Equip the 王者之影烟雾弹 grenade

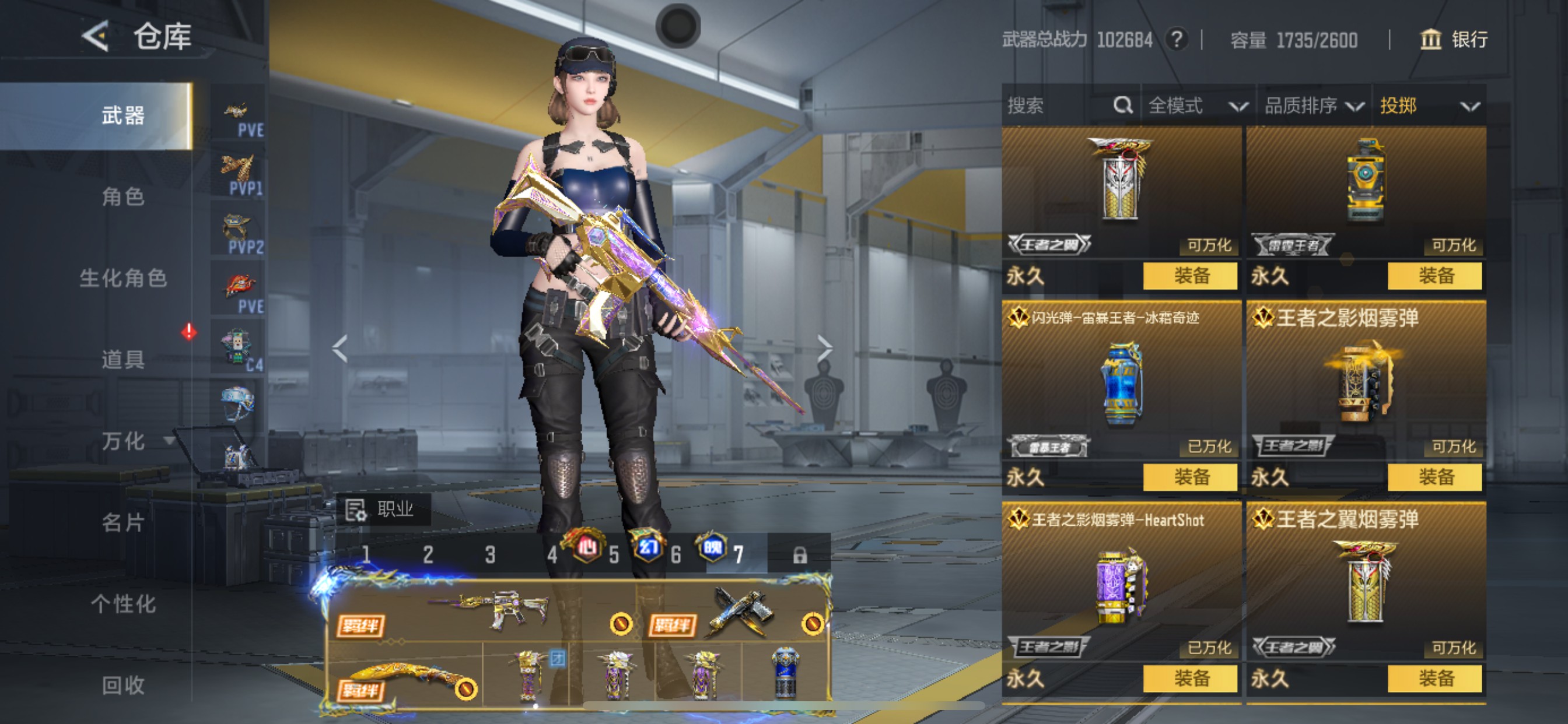1434,477
